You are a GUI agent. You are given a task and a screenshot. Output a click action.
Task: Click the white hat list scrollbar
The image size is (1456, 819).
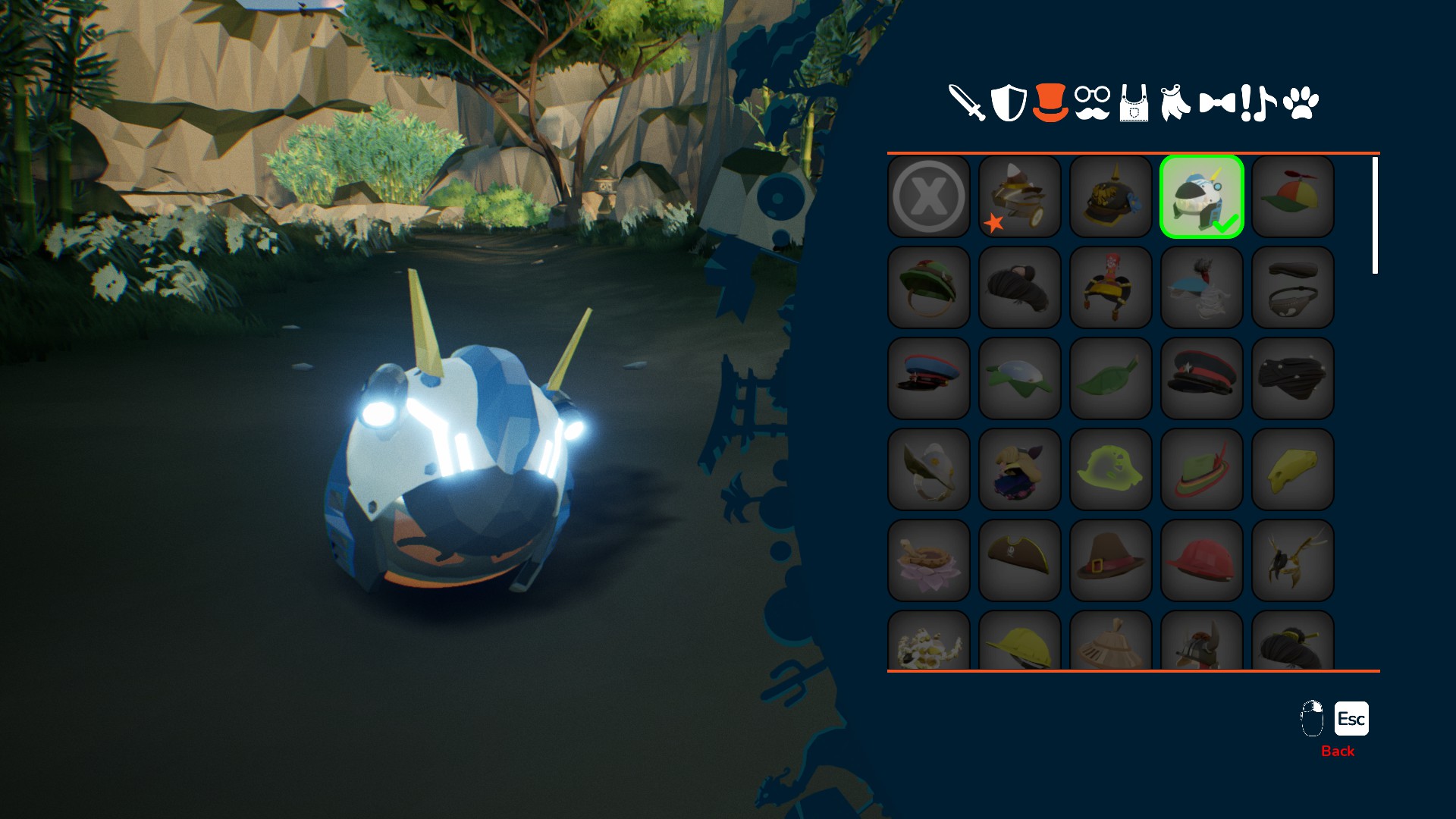tap(1375, 215)
